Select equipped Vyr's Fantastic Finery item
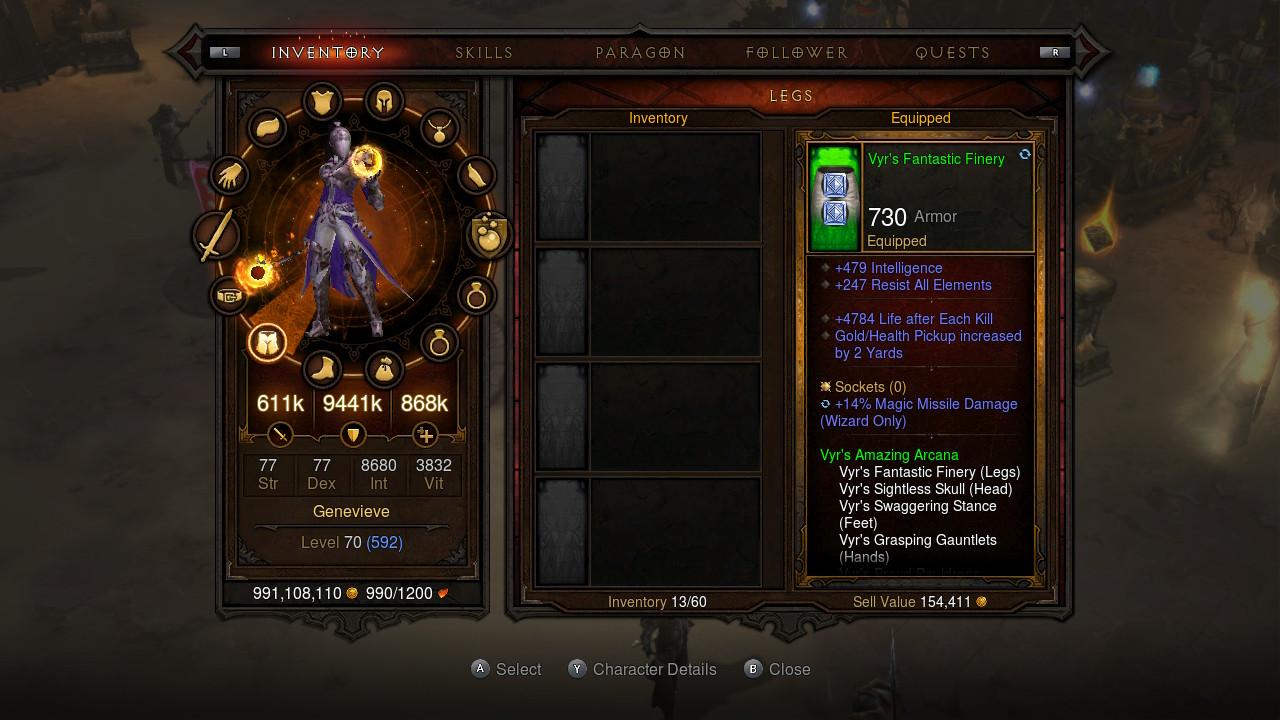Image resolution: width=1280 pixels, height=720 pixels. tap(920, 198)
